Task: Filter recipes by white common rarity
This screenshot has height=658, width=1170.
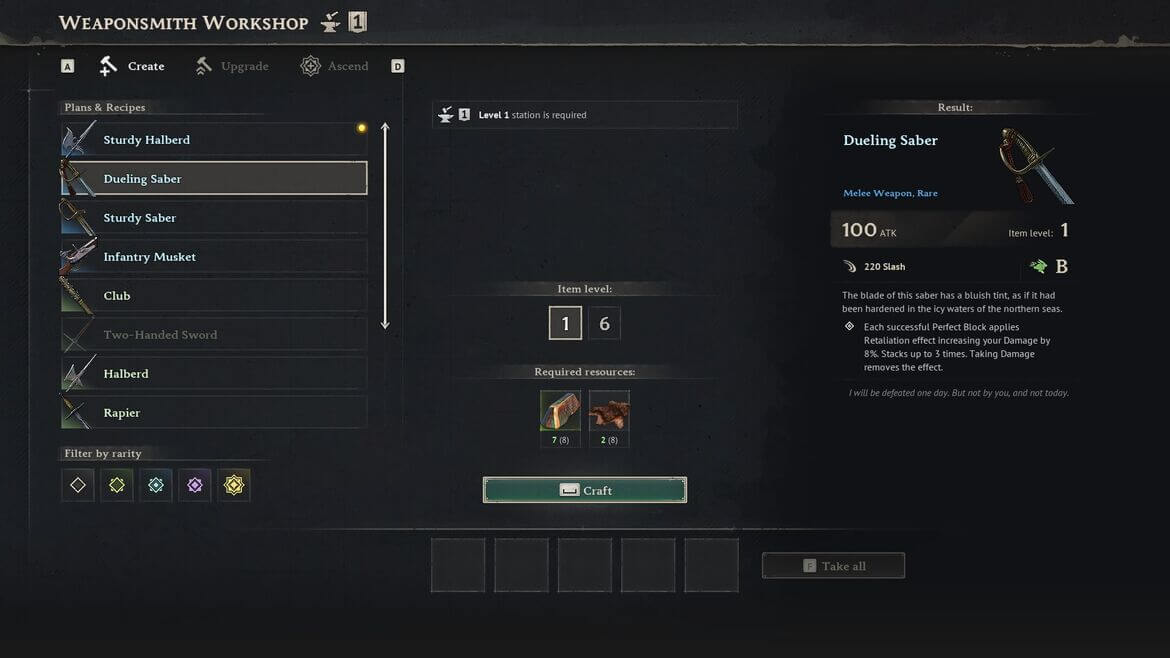Action: (78, 486)
